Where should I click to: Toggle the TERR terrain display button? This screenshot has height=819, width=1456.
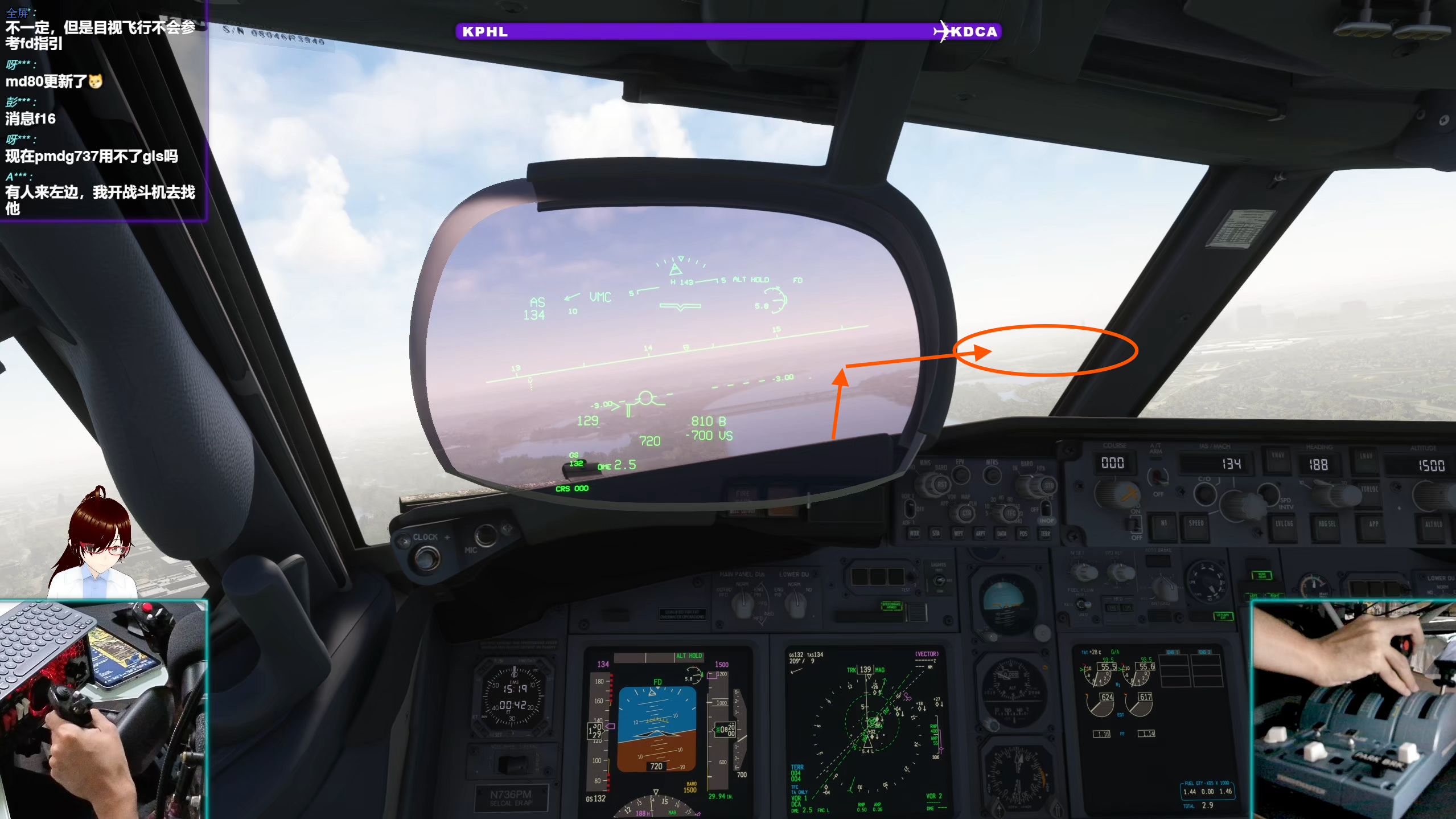pyautogui.click(x=1045, y=534)
